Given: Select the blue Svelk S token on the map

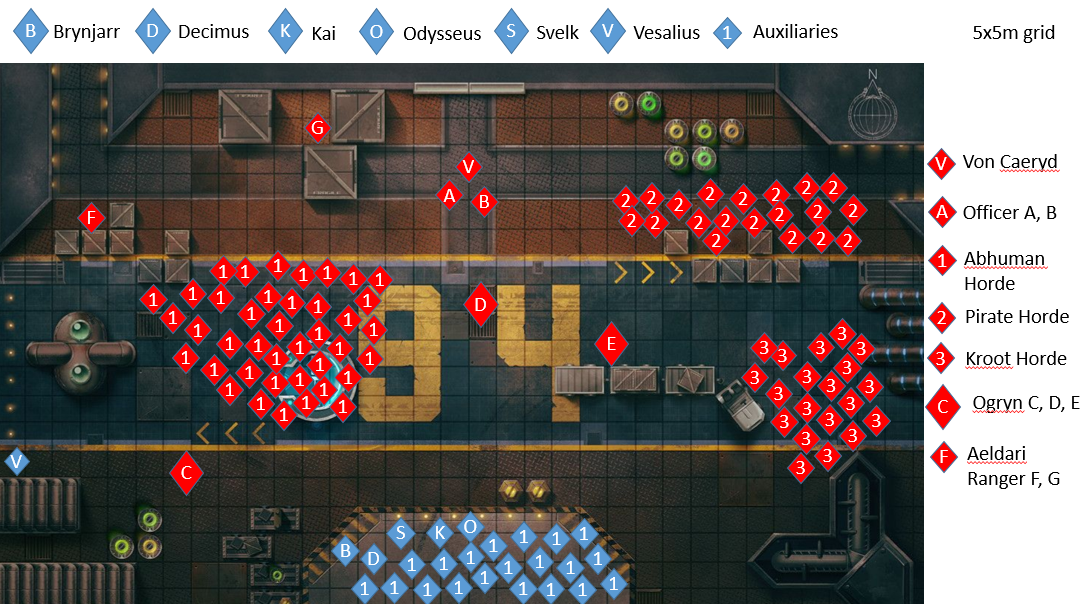Looking at the screenshot, I should (x=401, y=533).
